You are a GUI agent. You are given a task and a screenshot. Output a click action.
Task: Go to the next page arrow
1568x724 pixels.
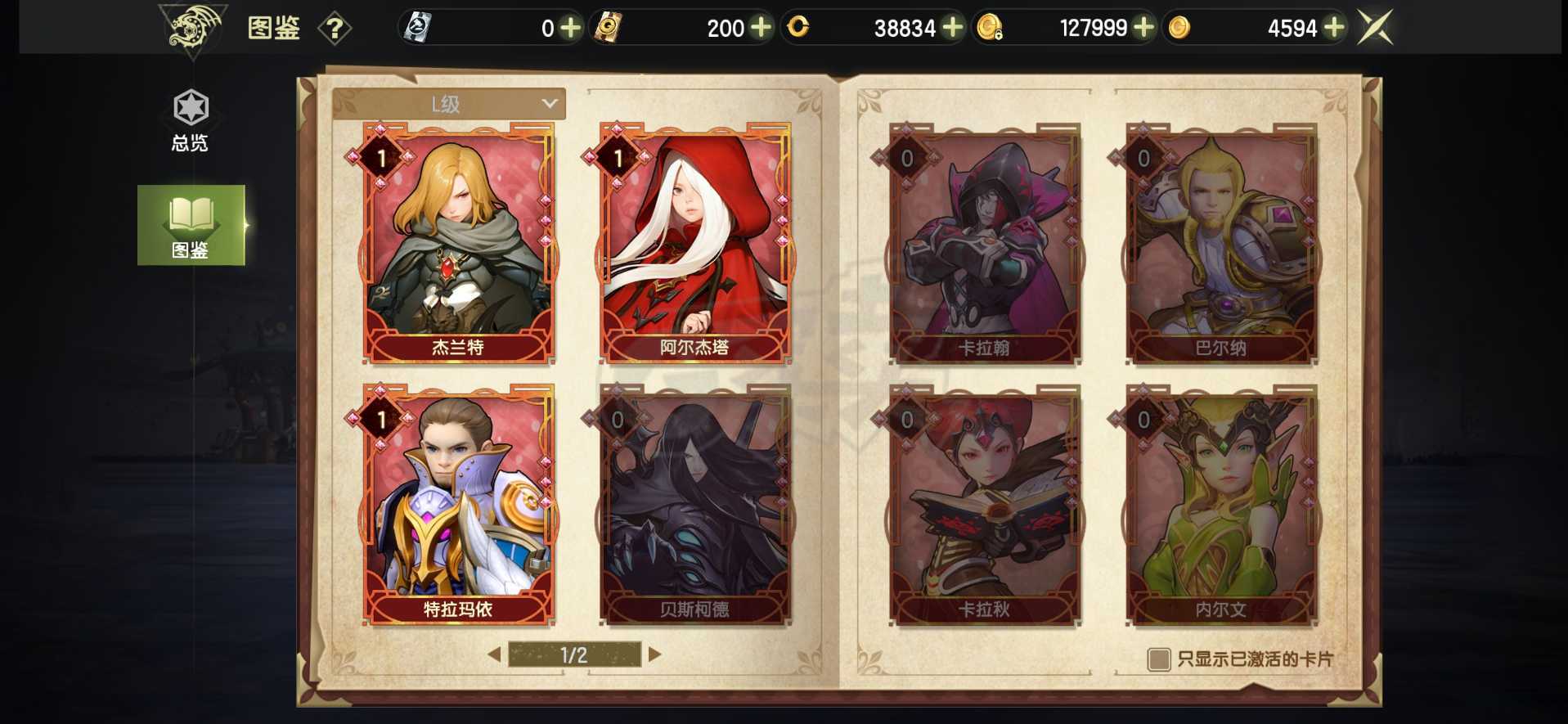pyautogui.click(x=654, y=654)
